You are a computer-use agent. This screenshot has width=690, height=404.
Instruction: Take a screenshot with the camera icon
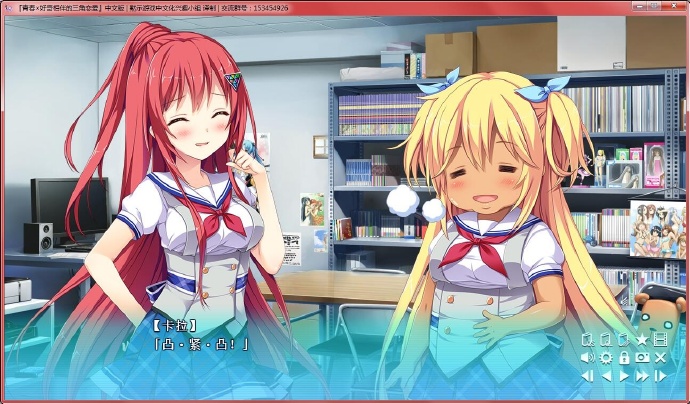pyautogui.click(x=642, y=357)
